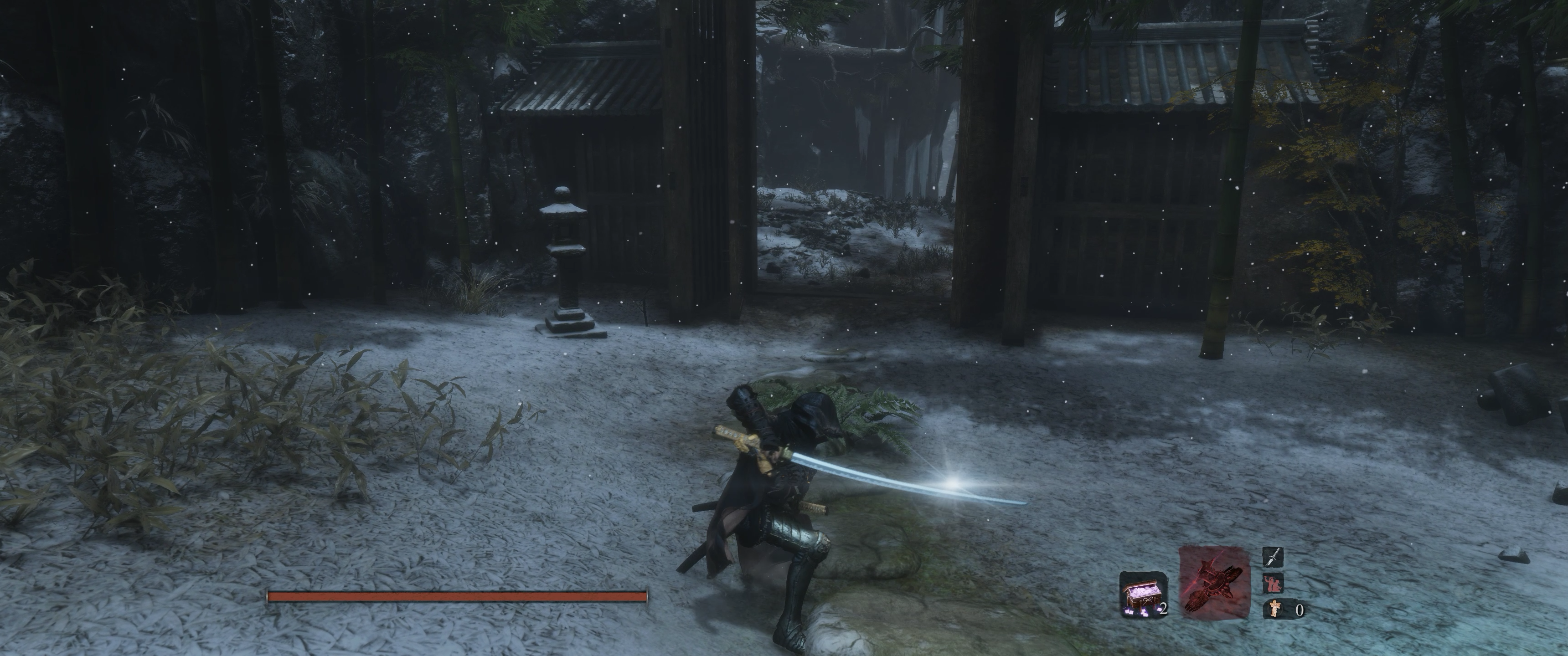Screen dimensions: 1568x656
Task: Select the red ninjutsu technique icon
Action: [1273, 583]
